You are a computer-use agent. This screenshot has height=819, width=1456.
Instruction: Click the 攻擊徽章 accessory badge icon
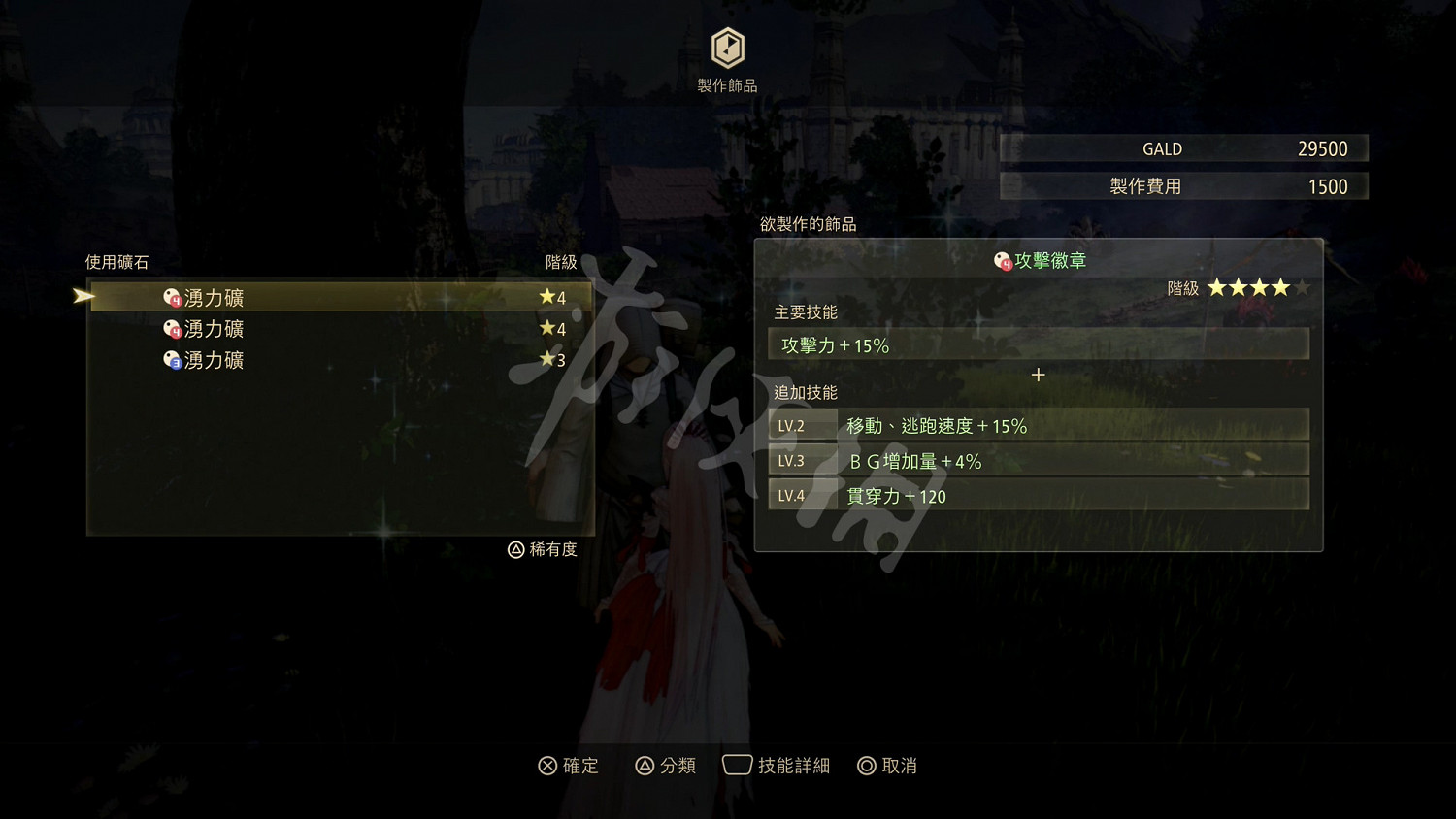pyautogui.click(x=1001, y=260)
